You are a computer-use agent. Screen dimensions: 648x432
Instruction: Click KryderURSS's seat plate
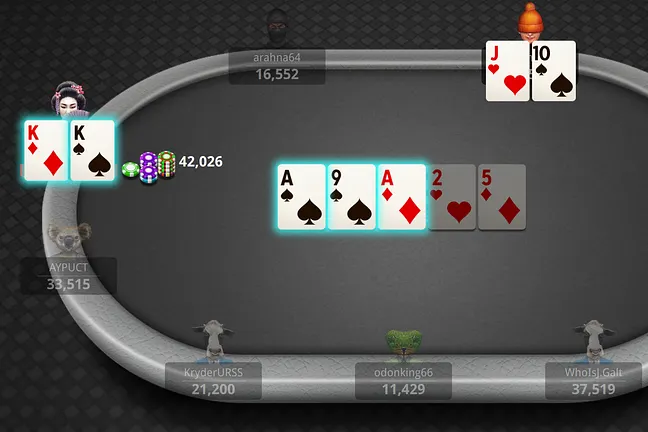214,380
